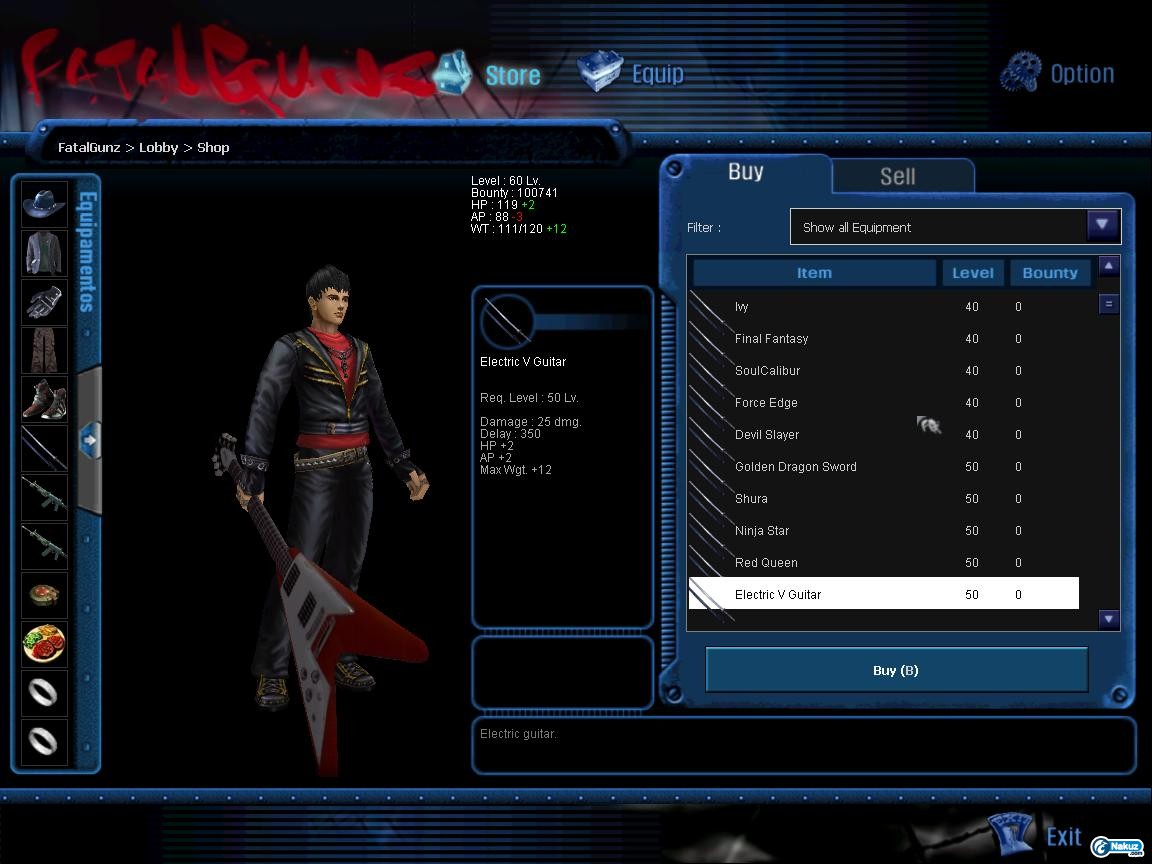
Task: Sort the list by Level column header
Action: pyautogui.click(x=972, y=273)
